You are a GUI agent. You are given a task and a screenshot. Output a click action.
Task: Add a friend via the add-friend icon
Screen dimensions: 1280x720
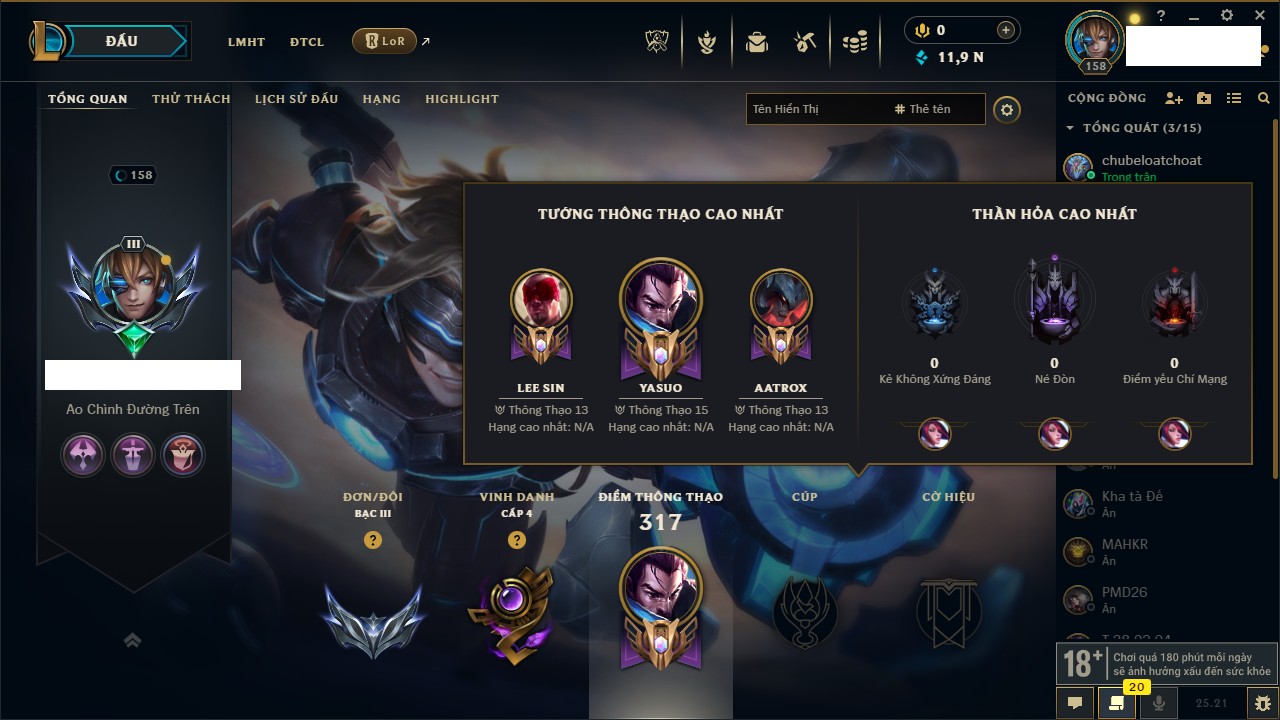click(1174, 98)
